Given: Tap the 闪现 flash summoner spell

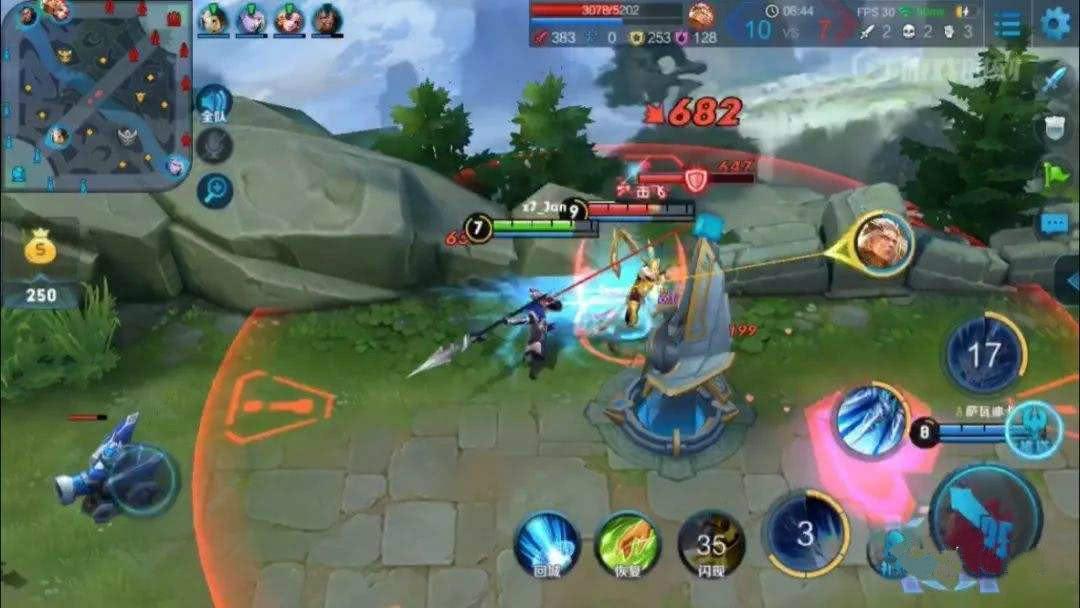Looking at the screenshot, I should click(x=711, y=545).
